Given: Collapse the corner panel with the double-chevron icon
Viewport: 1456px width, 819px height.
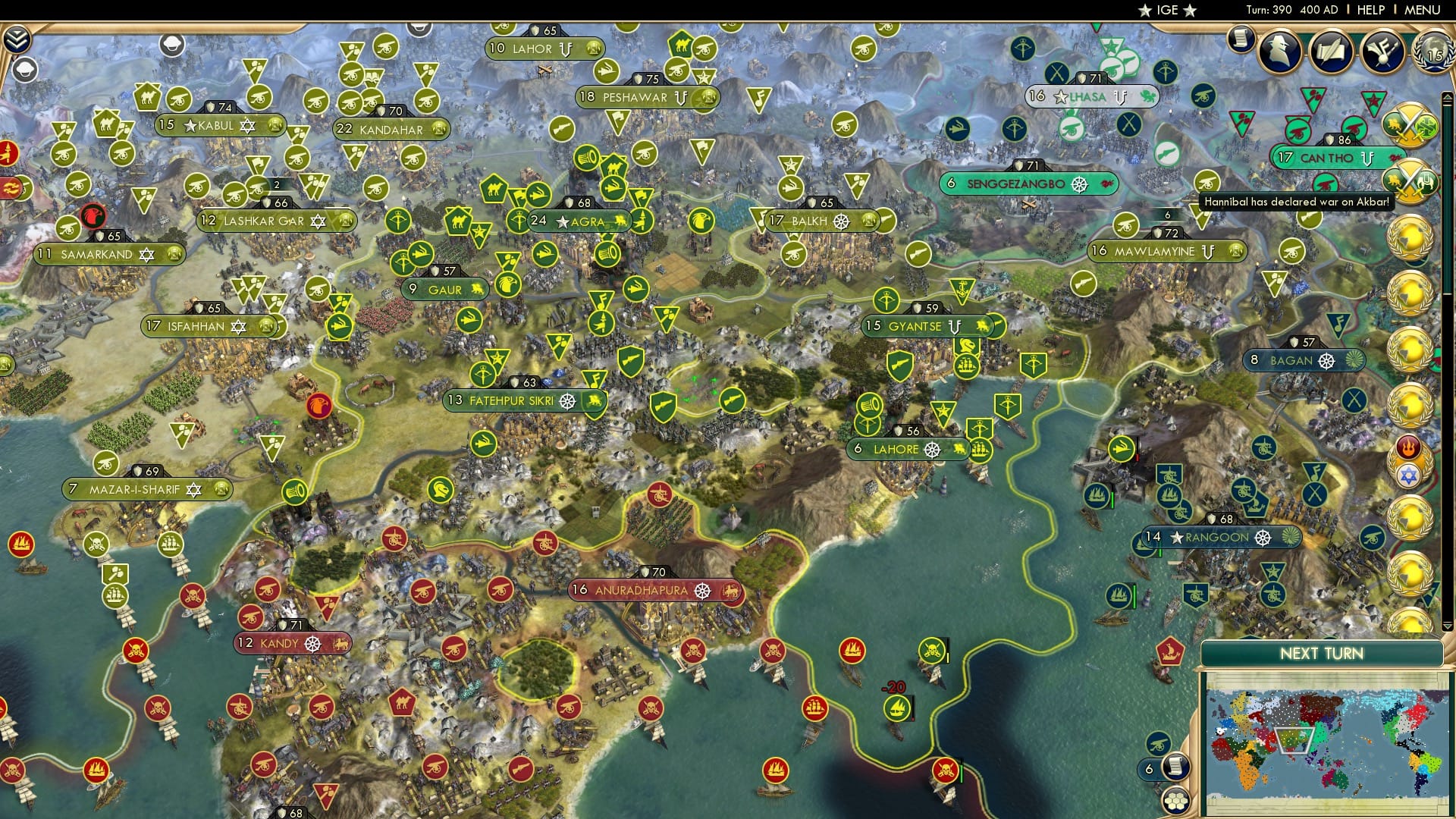Looking at the screenshot, I should click(x=17, y=39).
